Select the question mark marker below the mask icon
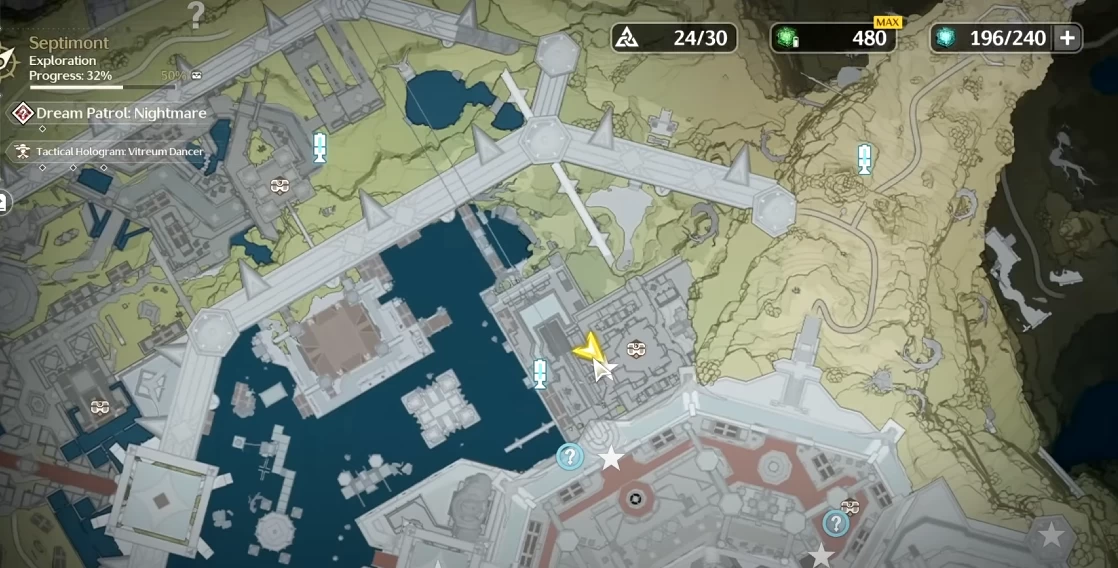 [835, 523]
